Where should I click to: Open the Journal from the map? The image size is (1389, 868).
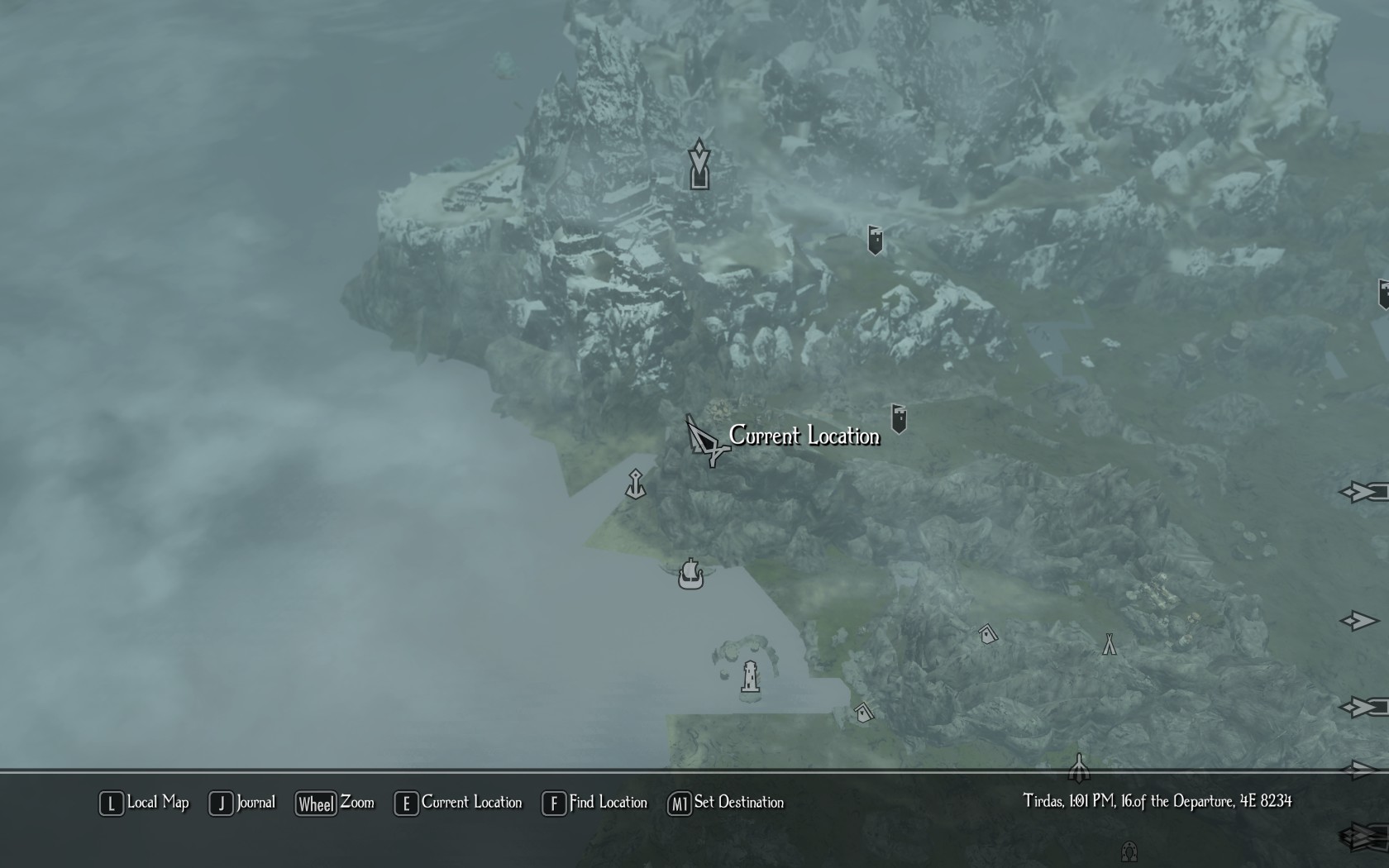(x=243, y=803)
